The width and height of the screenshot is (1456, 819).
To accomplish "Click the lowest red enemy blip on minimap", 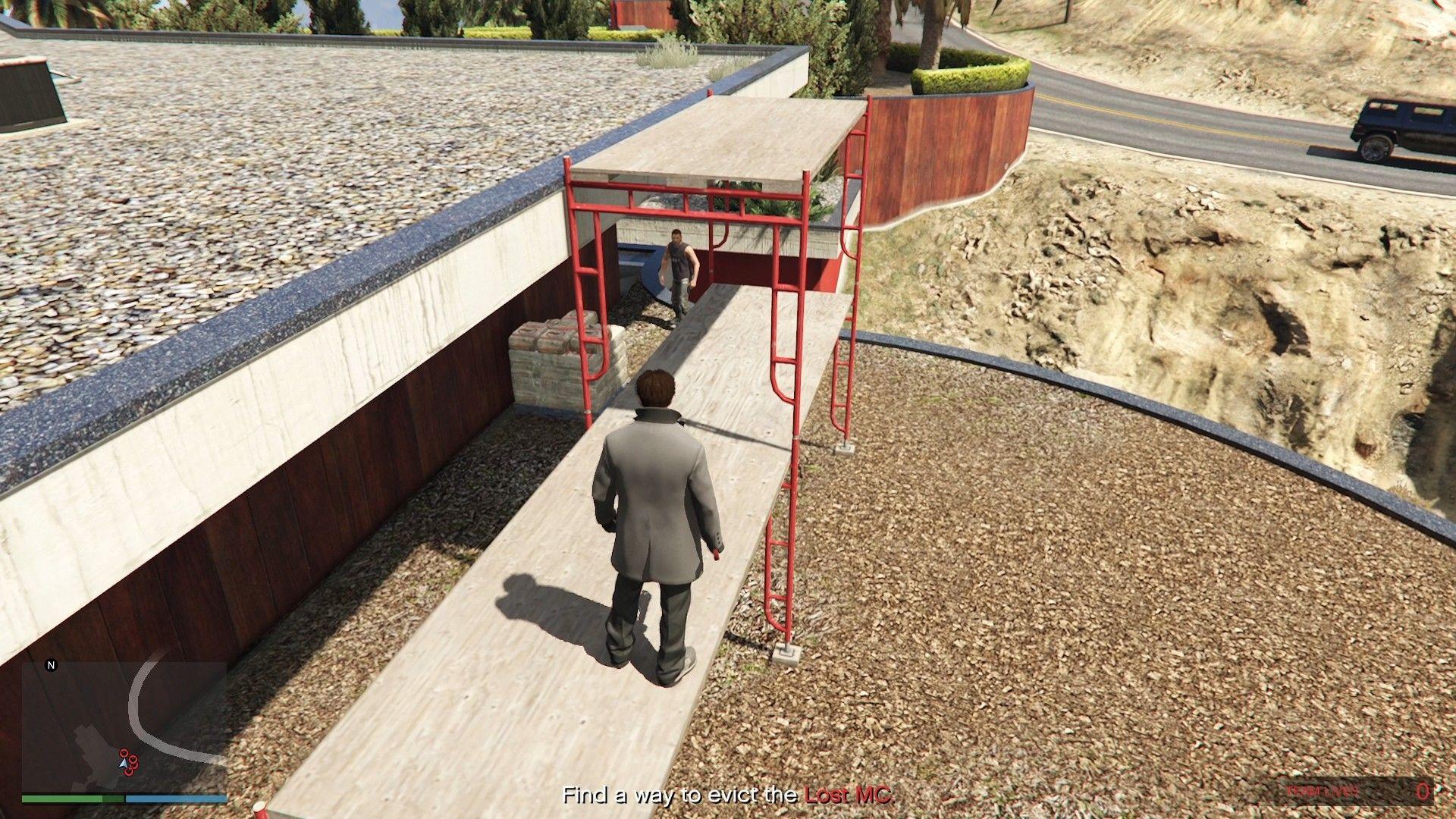I will pyautogui.click(x=129, y=772).
